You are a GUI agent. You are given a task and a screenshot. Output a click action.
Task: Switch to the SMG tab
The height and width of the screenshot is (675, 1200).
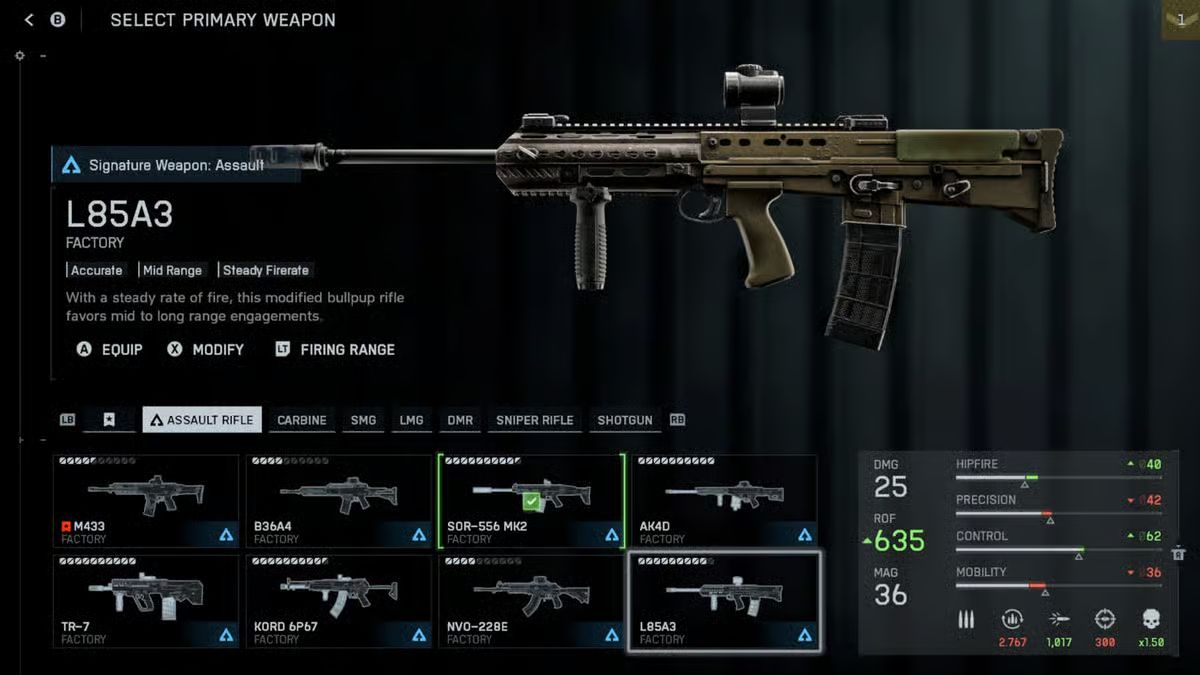364,420
